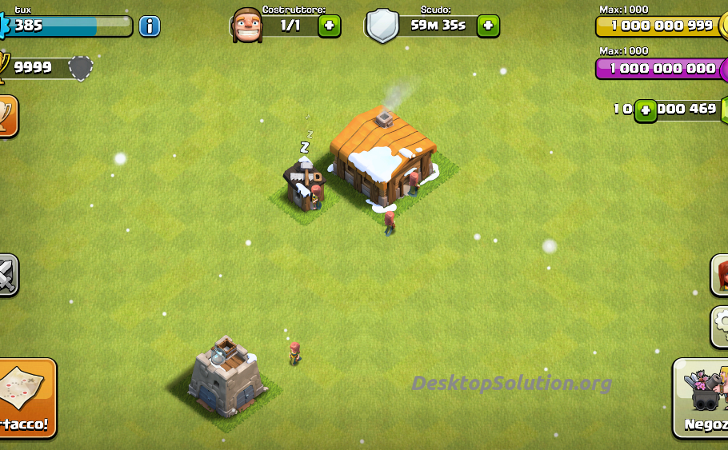Buy more gems with the green plus
The width and height of the screenshot is (728, 450).
646,109
